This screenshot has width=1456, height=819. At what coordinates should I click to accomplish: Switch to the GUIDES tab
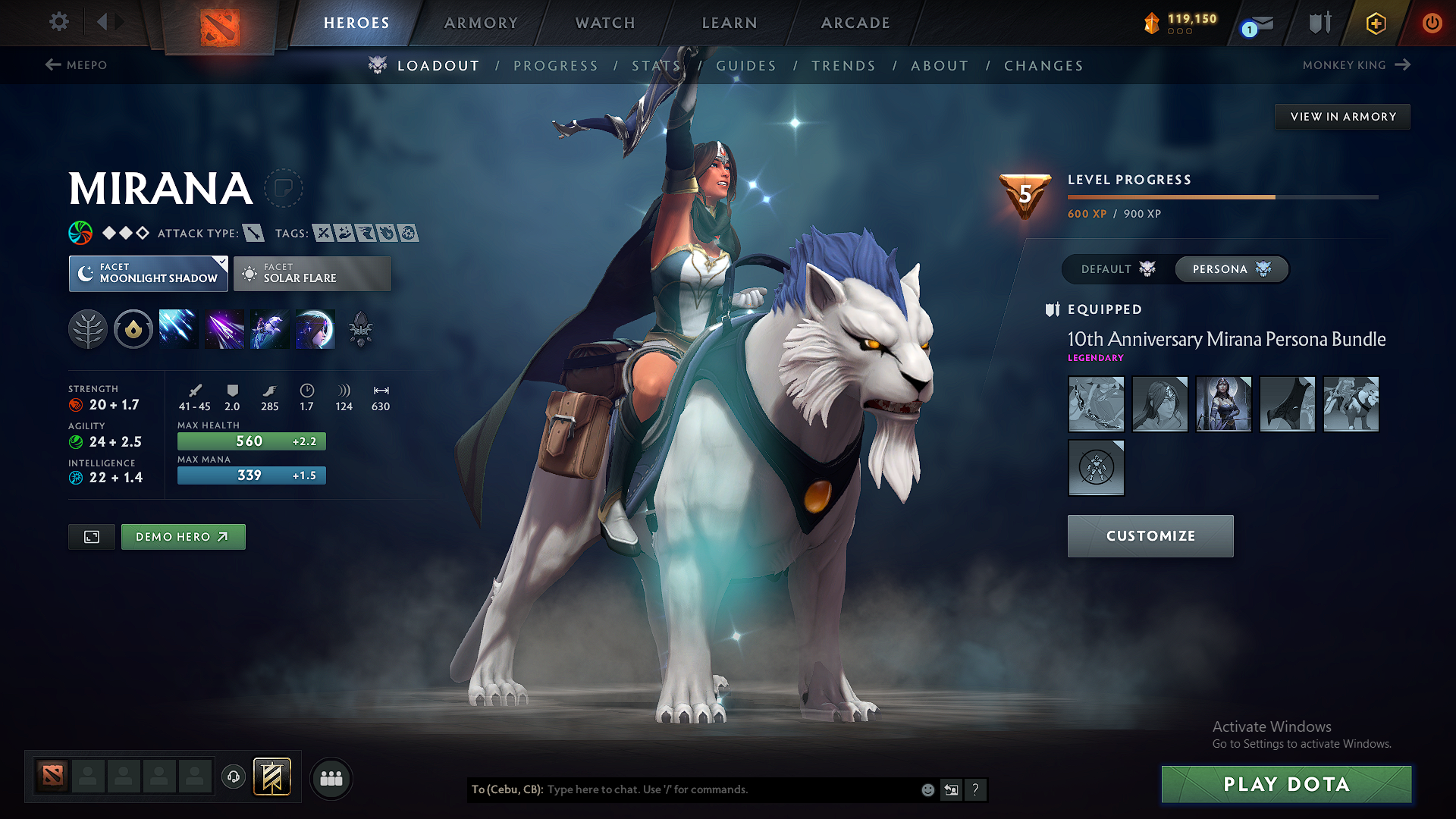click(746, 66)
